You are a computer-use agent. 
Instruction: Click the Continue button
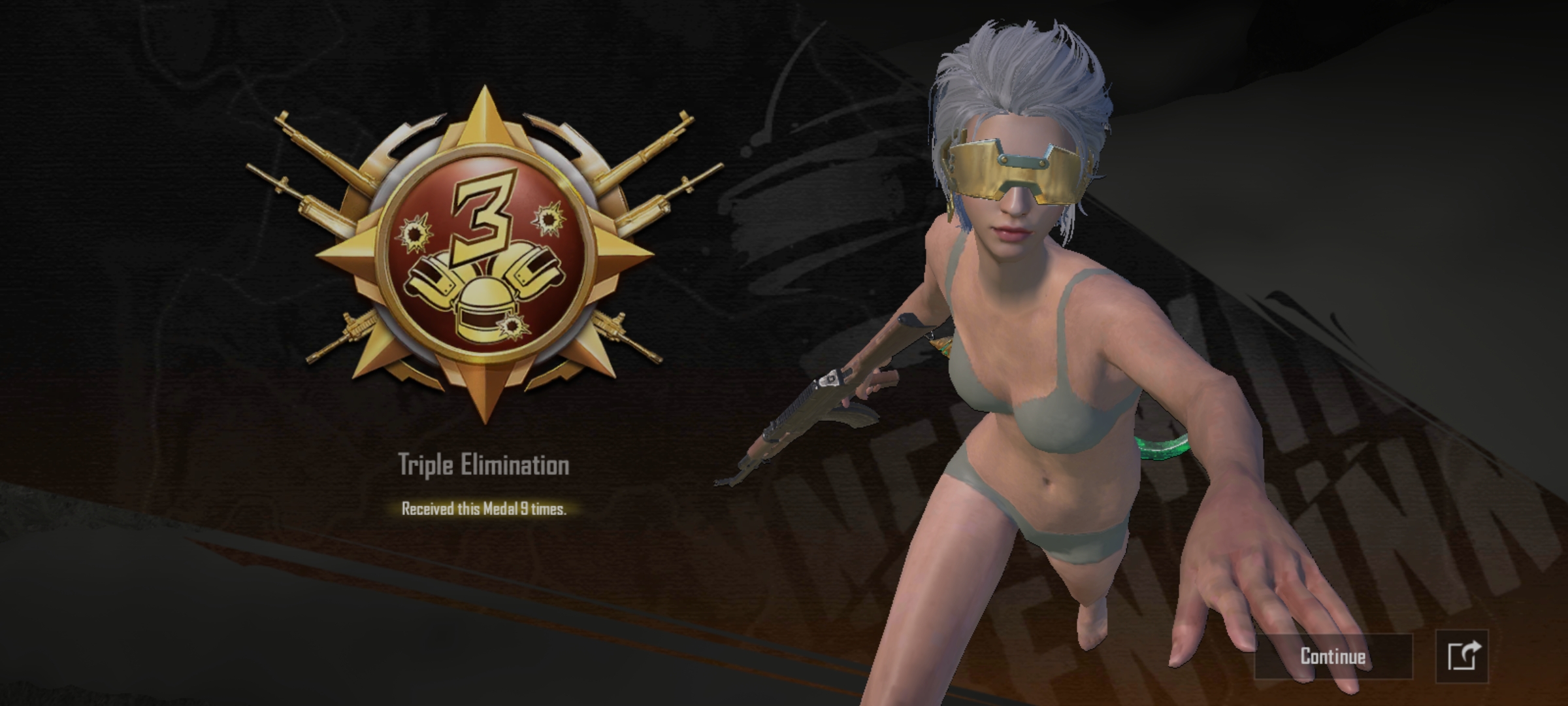1333,656
